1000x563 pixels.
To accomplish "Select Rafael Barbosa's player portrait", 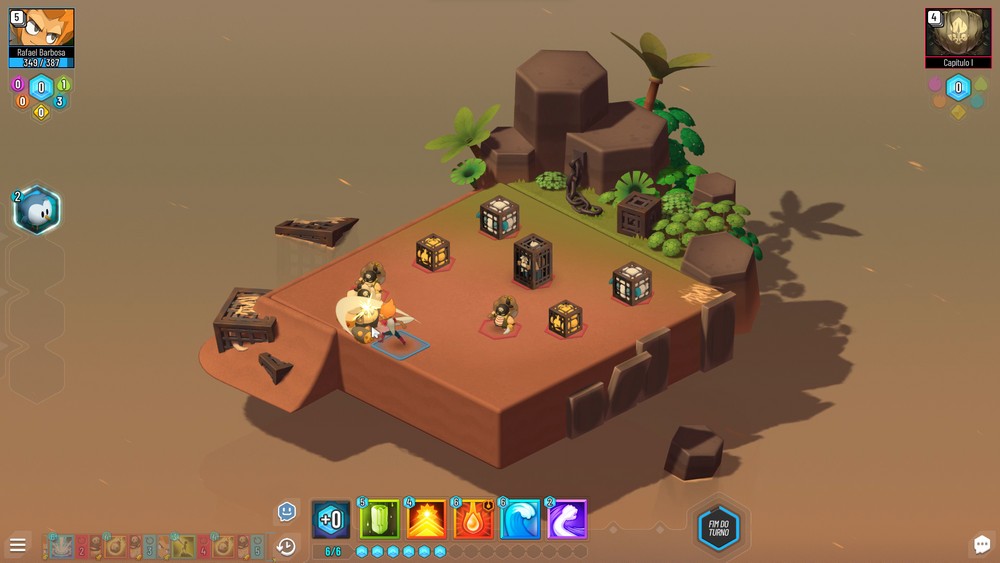I will (42, 28).
